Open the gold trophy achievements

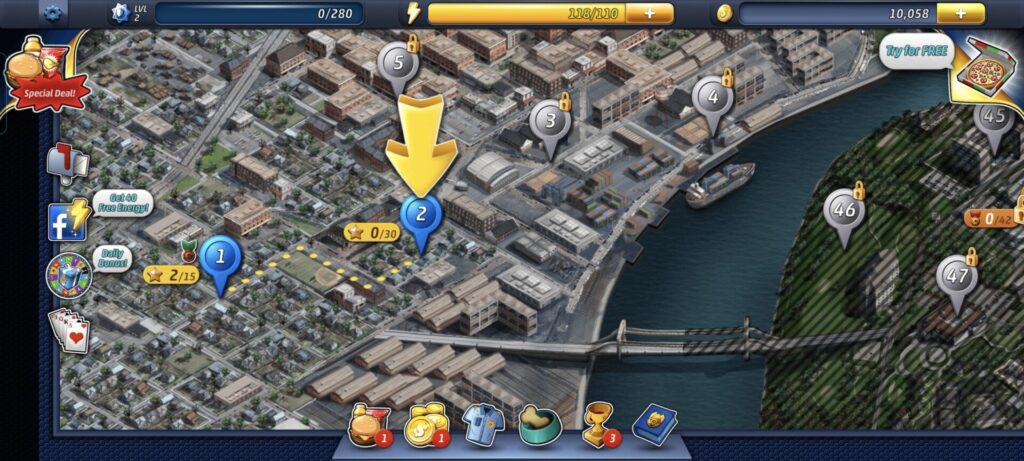(x=598, y=425)
